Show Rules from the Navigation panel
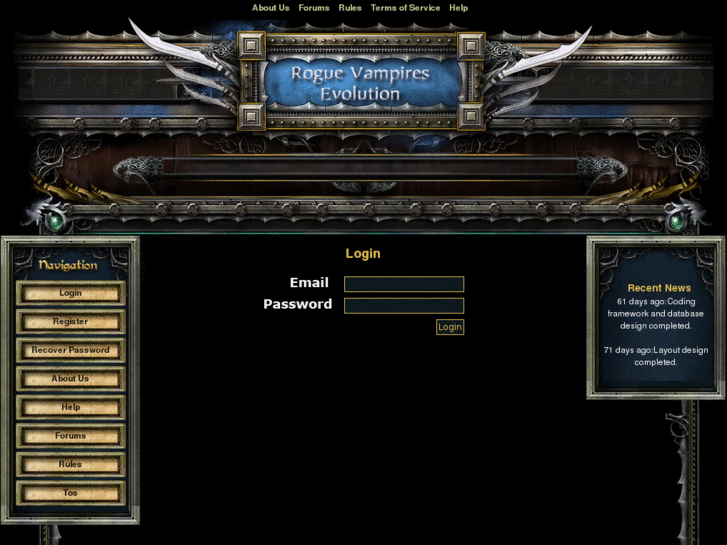 pos(70,464)
